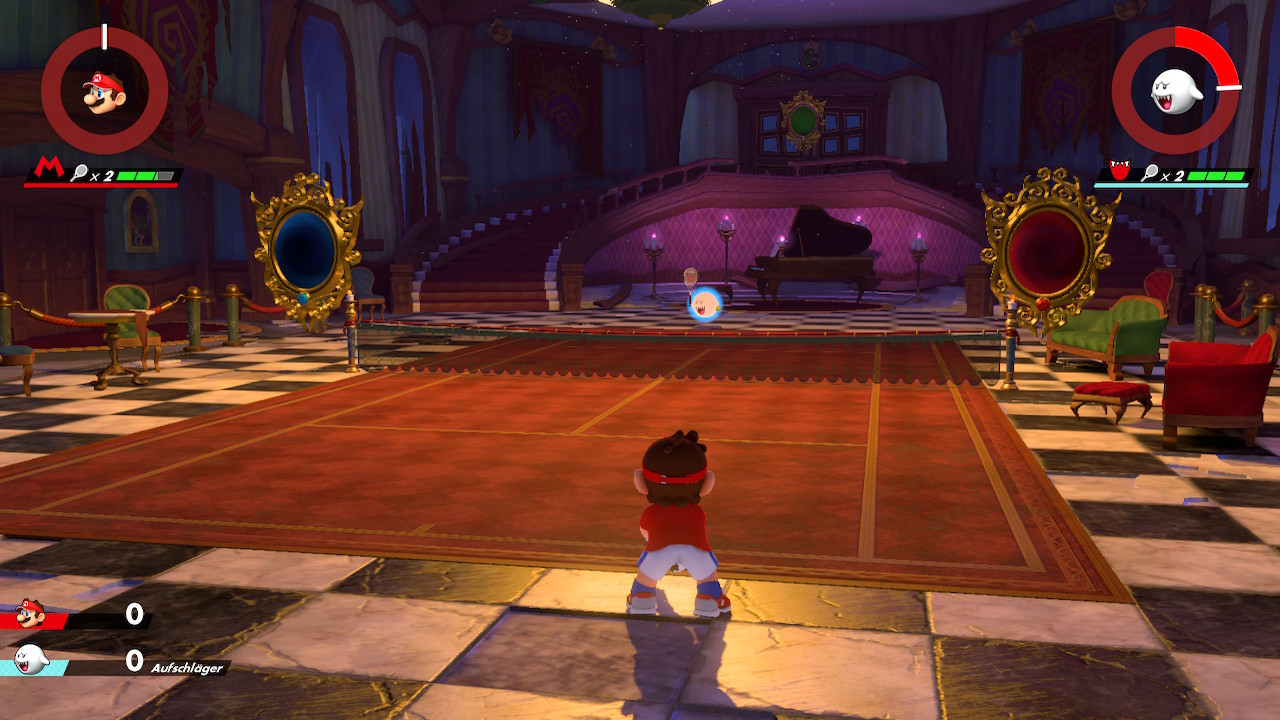Click the red Mario M emblem
Image resolution: width=1280 pixels, height=720 pixels.
tap(46, 168)
